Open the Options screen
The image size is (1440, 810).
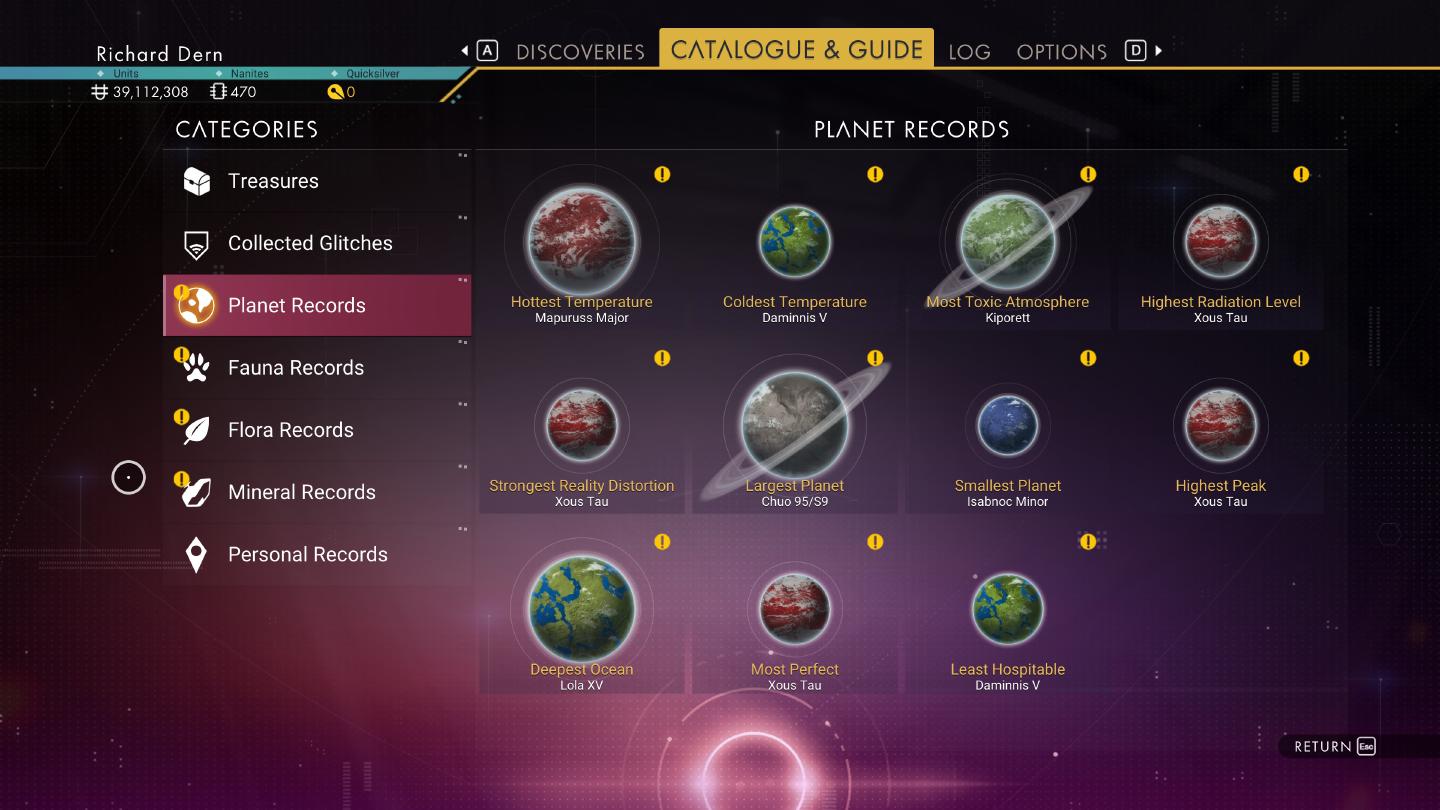[x=1061, y=51]
